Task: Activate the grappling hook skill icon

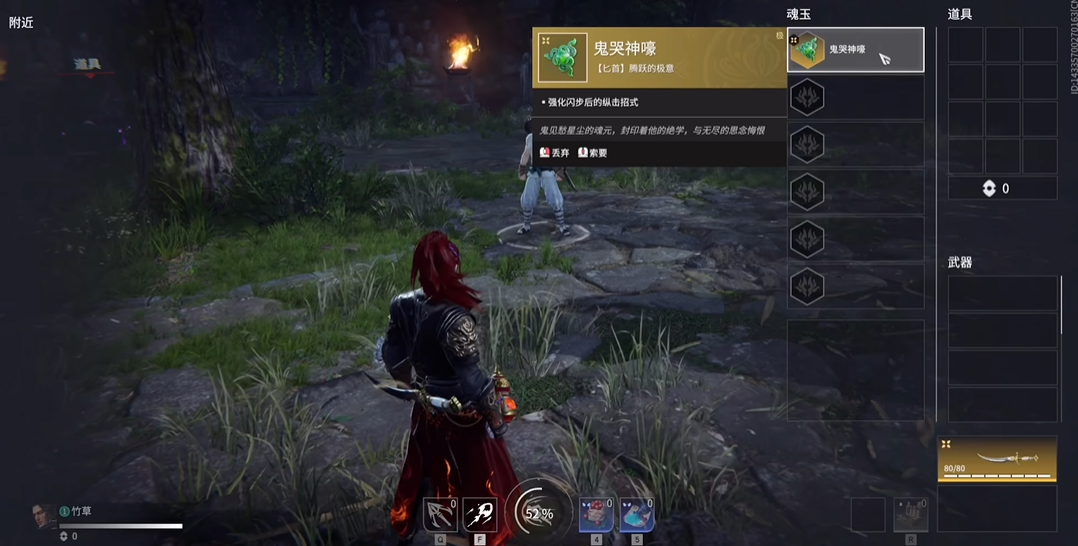Action: 440,514
